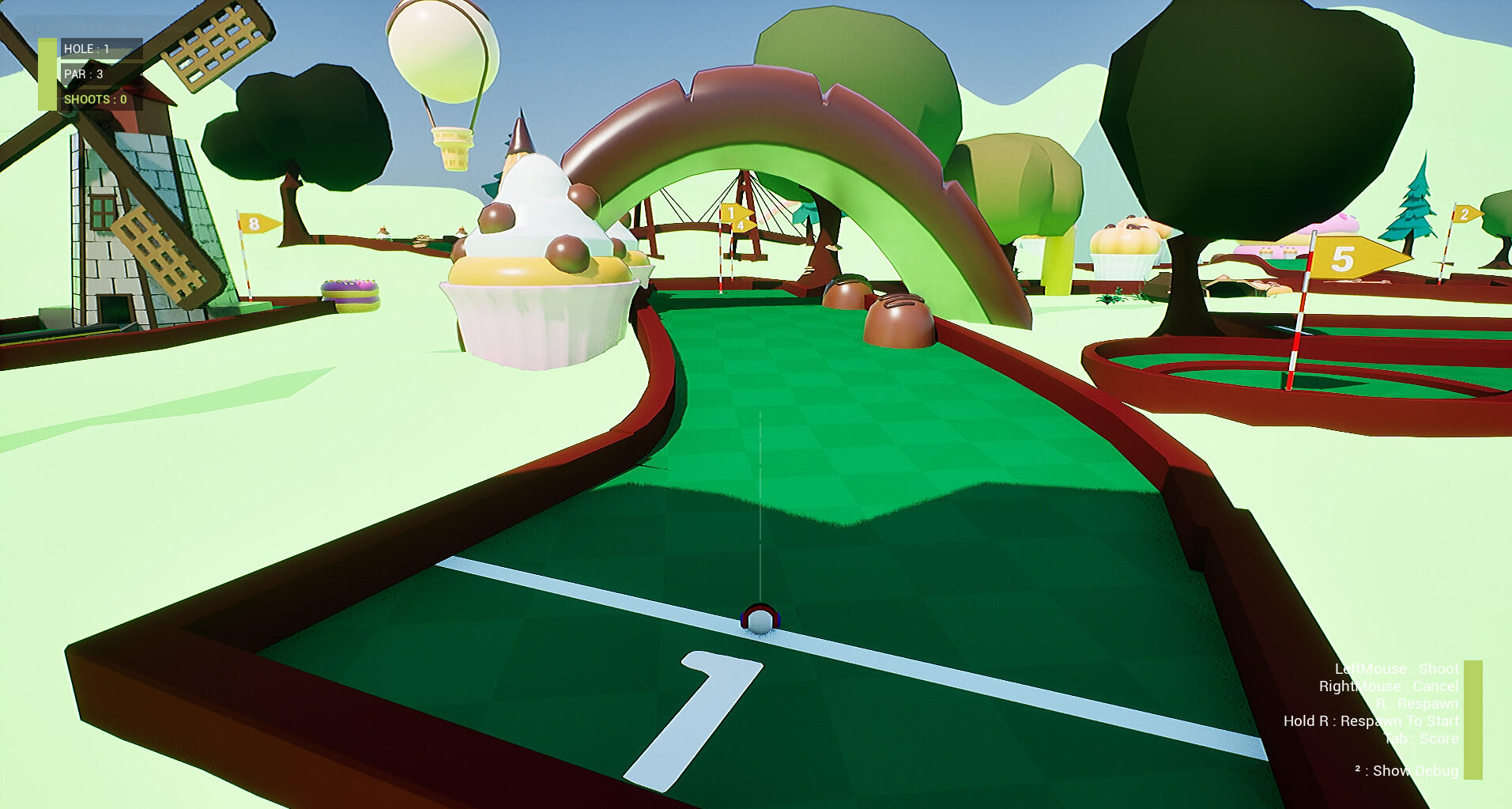The height and width of the screenshot is (809, 1512).
Task: Click the flag marked 8 near the windmill
Action: point(255,224)
